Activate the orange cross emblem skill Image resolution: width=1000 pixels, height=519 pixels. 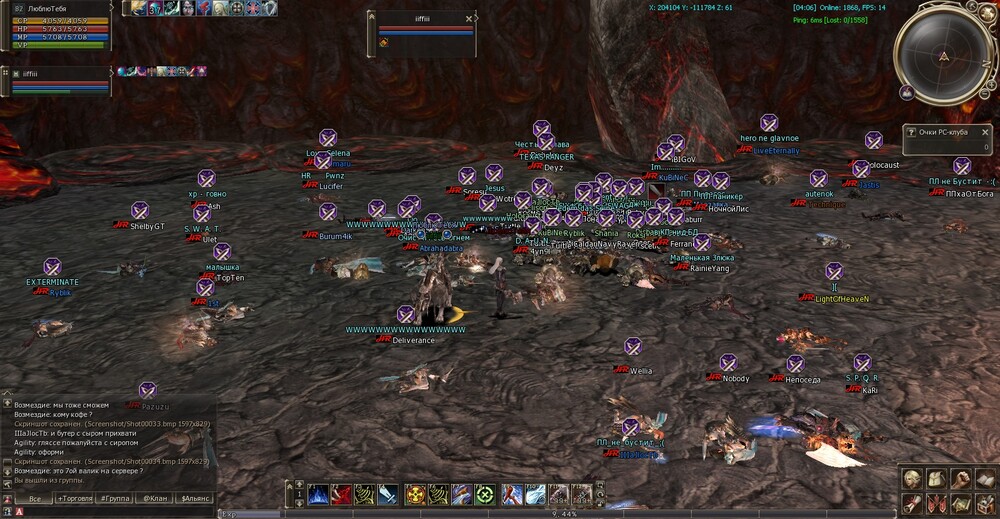(414, 494)
